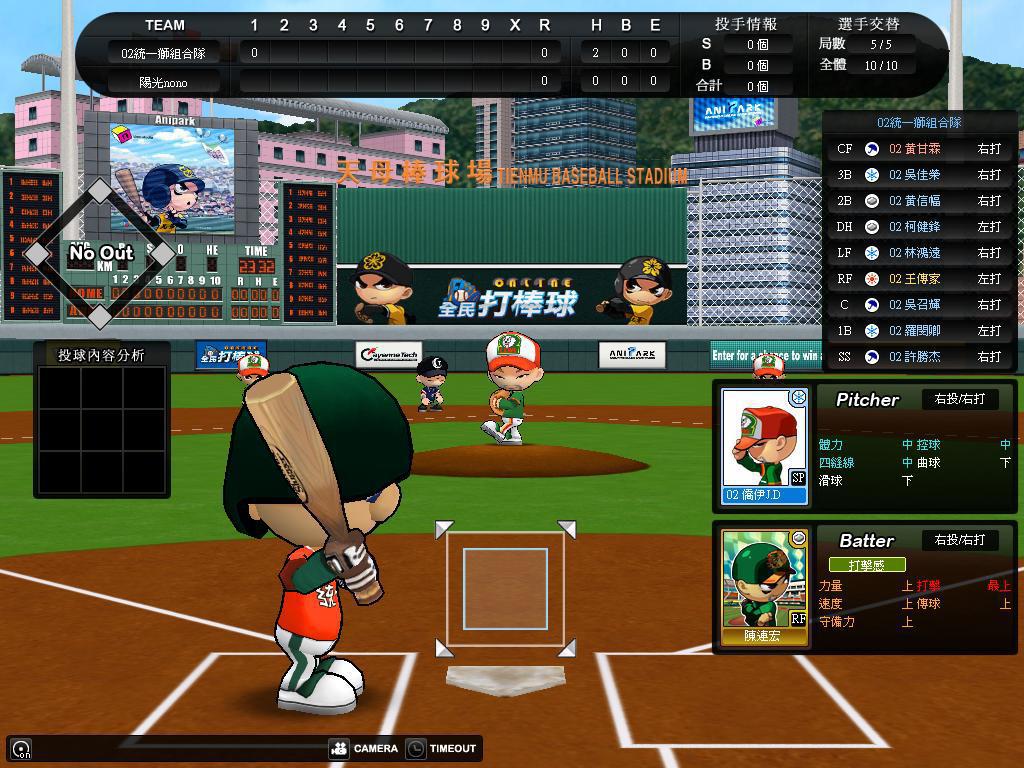Screen dimensions: 1024x768
Task: Pick SS 許勝杰 from the lineup
Action: point(918,357)
